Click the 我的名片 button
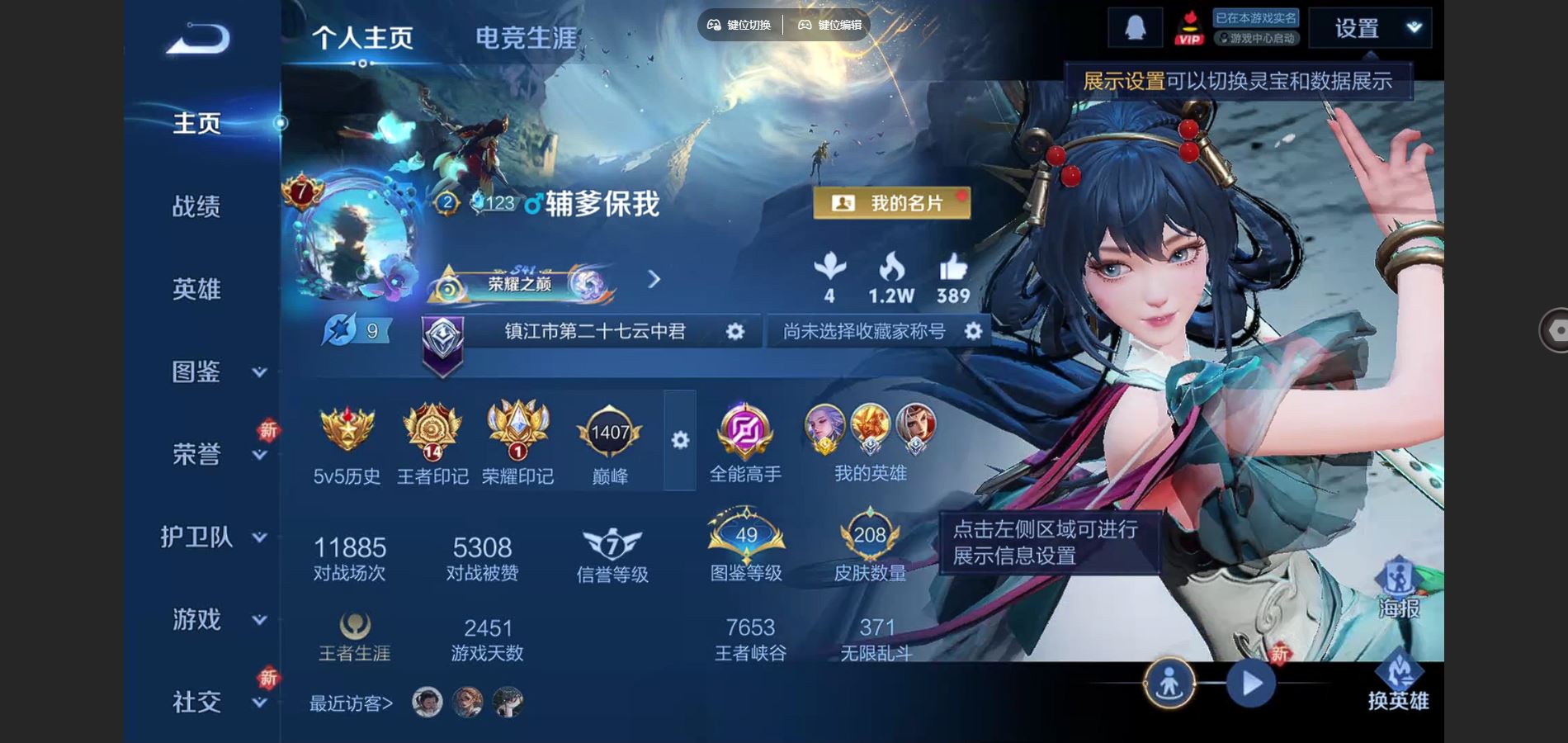The height and width of the screenshot is (743, 1568). pos(892,202)
